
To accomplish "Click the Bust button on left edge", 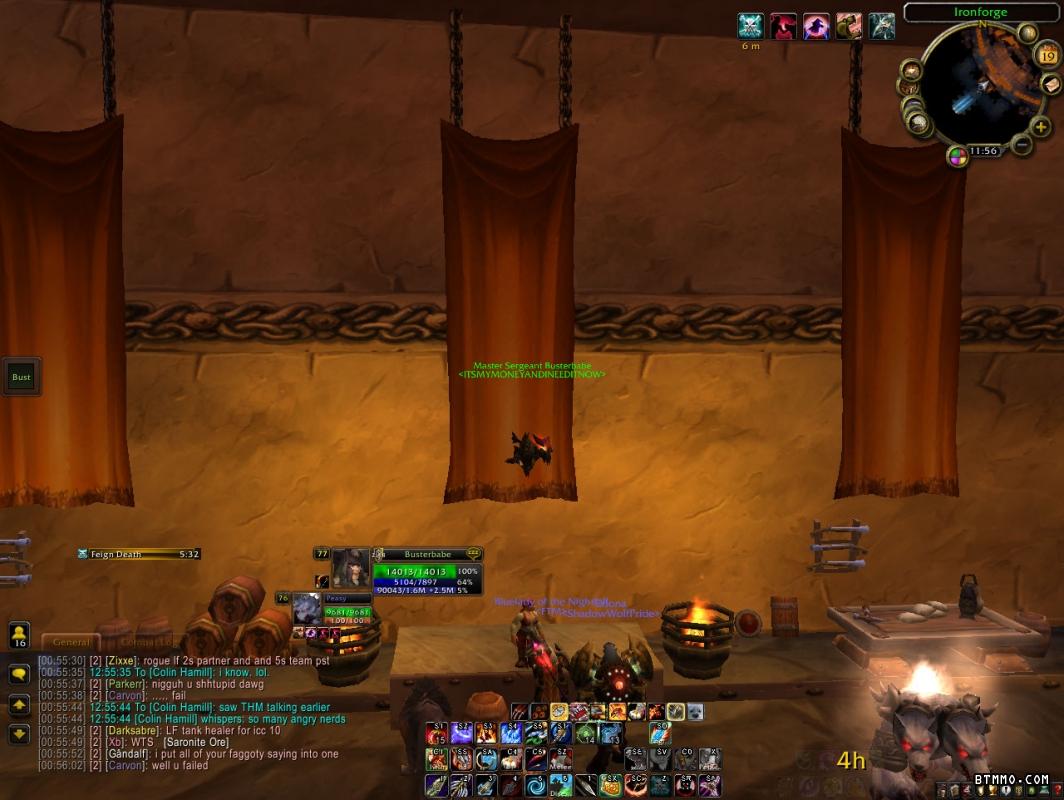I will pos(21,377).
